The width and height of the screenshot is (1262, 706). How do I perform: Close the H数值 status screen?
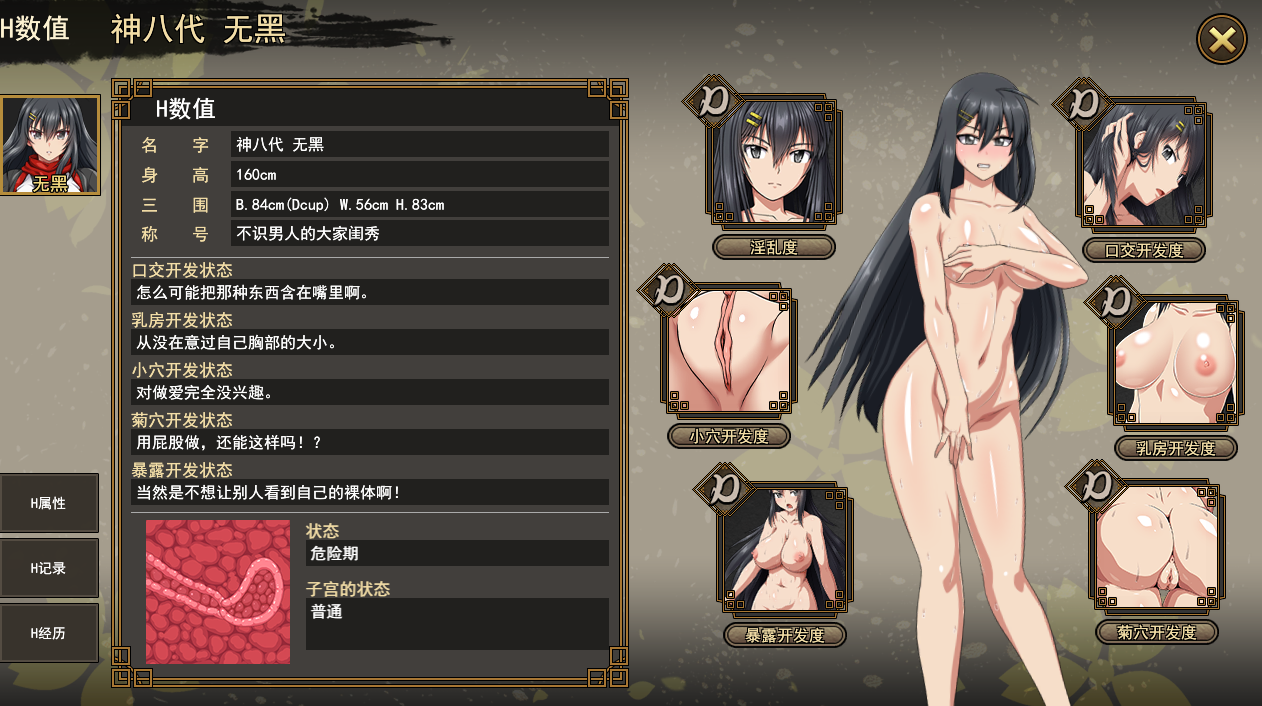(1222, 40)
